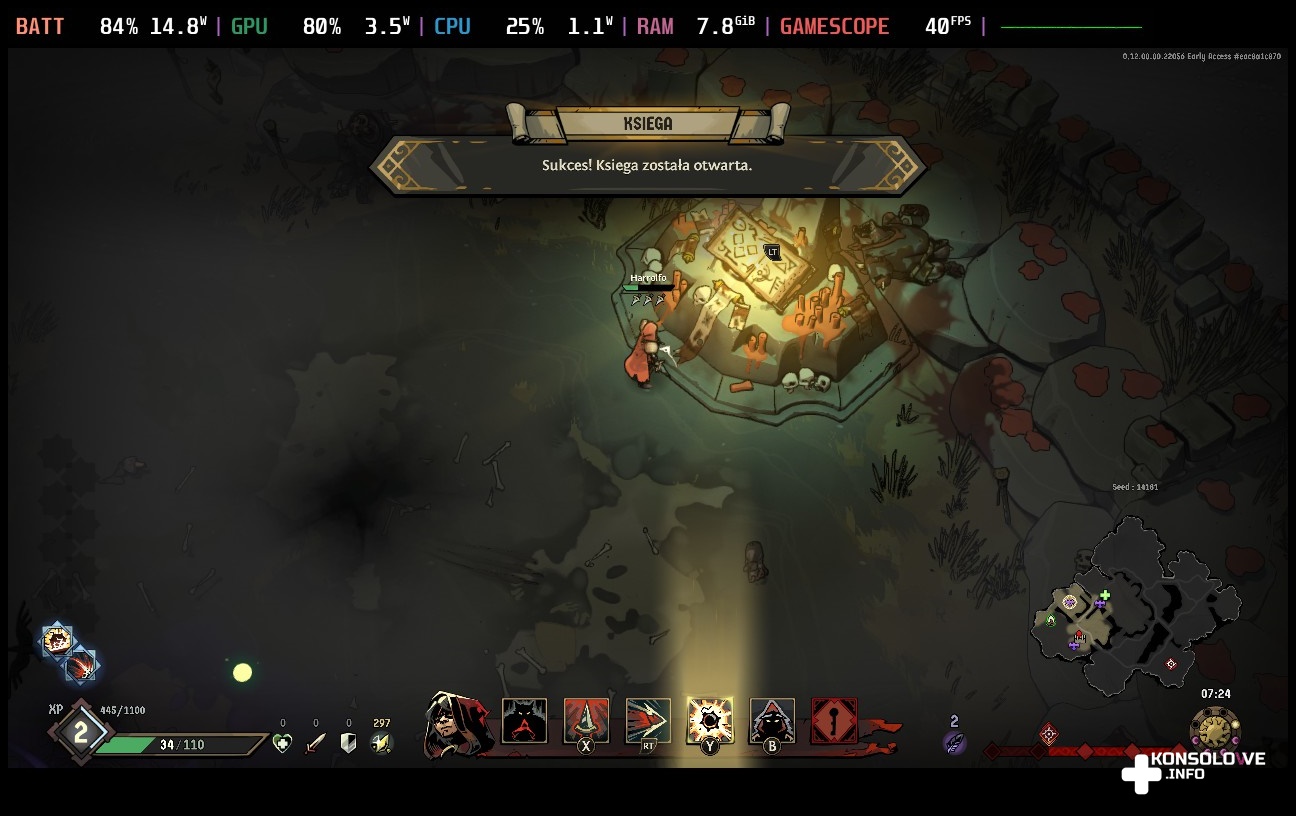
Task: Select the green heart healing stat icon
Action: pyautogui.click(x=283, y=743)
